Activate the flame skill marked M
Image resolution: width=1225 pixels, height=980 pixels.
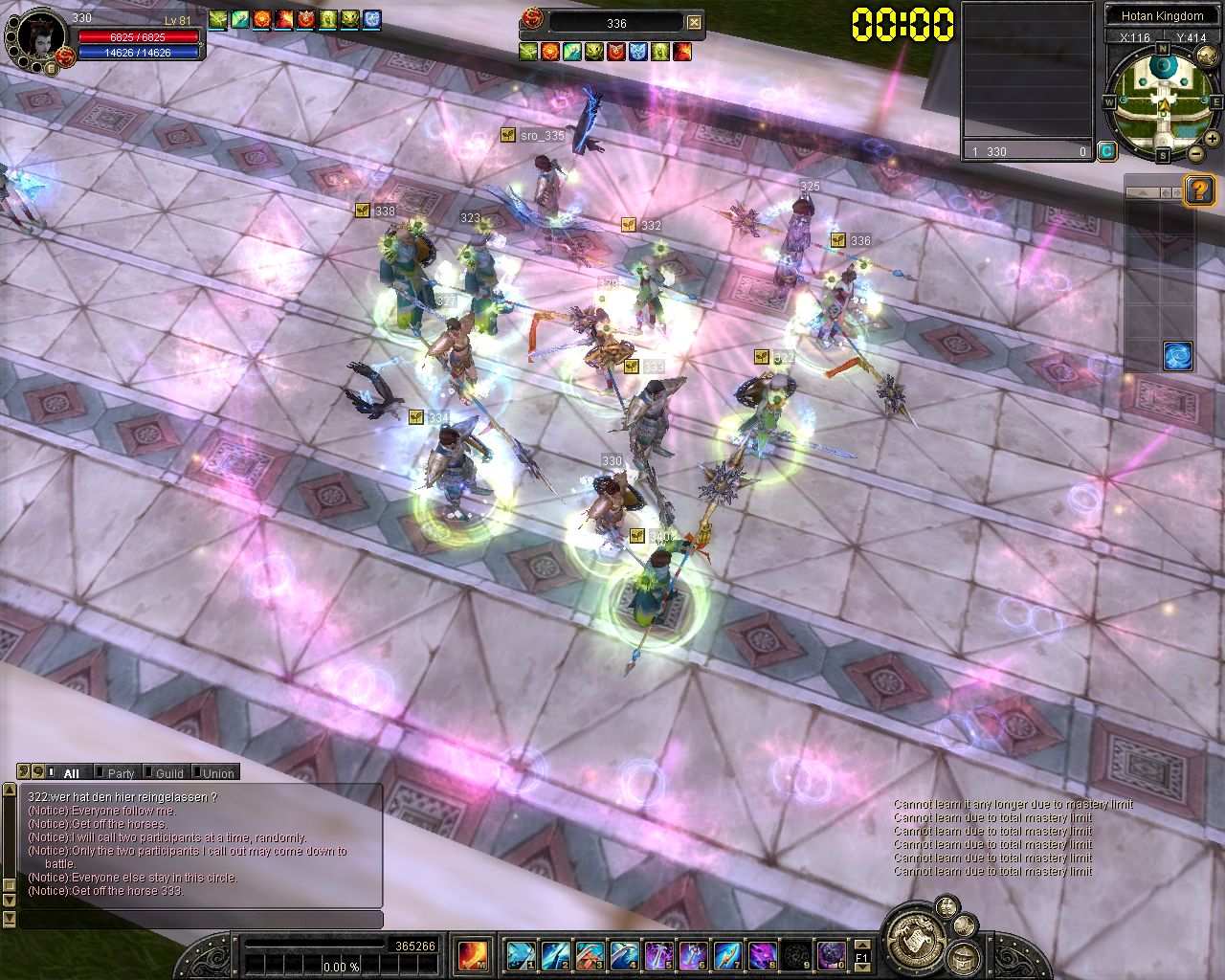click(x=473, y=954)
